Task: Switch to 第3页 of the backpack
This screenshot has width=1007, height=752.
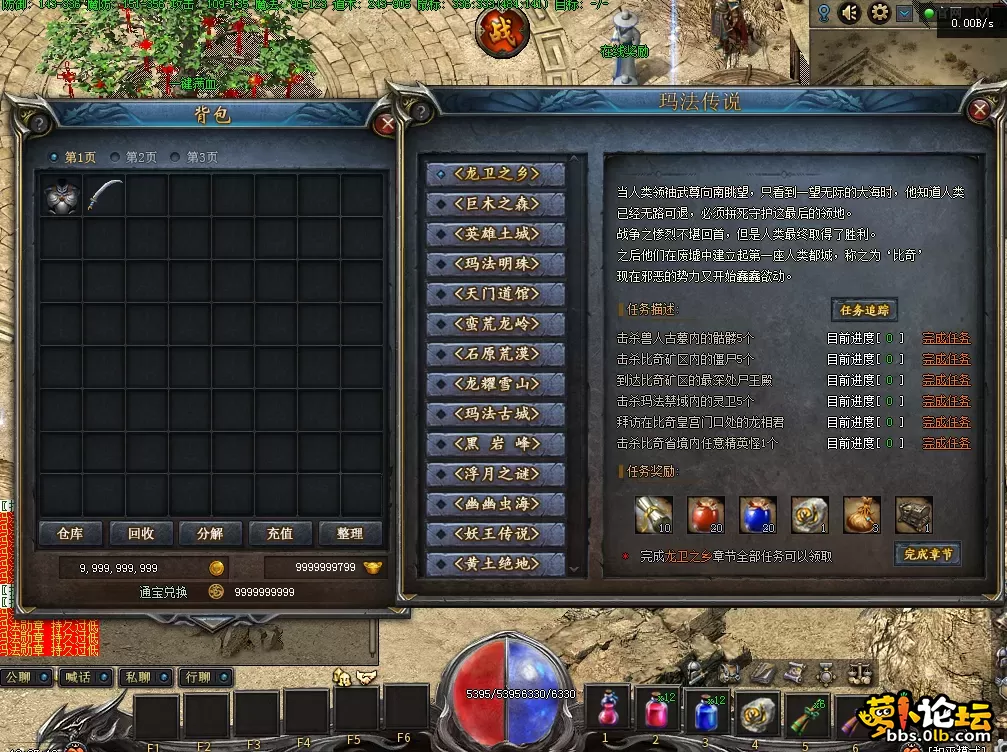Action: pyautogui.click(x=194, y=157)
